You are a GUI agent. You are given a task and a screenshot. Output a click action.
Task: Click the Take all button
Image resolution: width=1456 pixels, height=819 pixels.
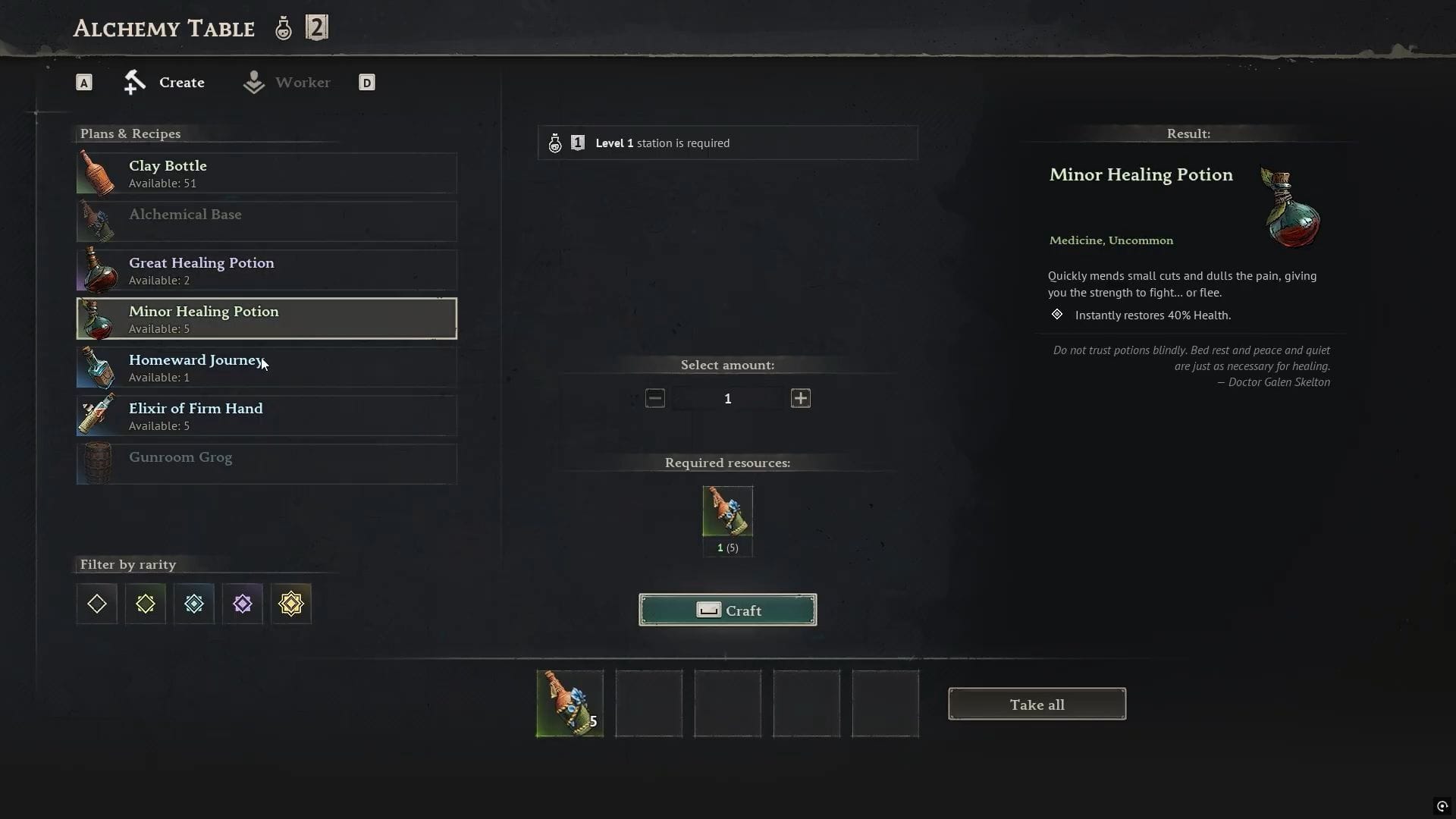click(x=1037, y=704)
